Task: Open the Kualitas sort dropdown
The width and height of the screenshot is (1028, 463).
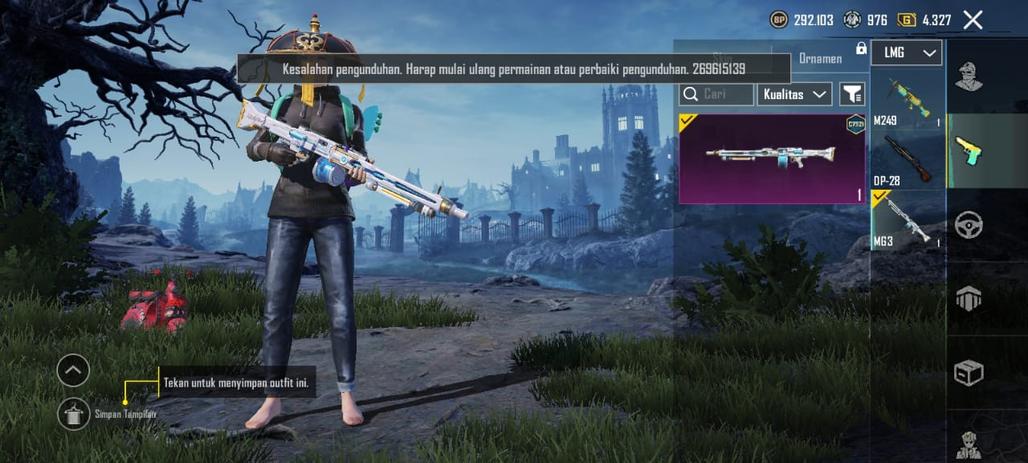Action: pos(795,94)
